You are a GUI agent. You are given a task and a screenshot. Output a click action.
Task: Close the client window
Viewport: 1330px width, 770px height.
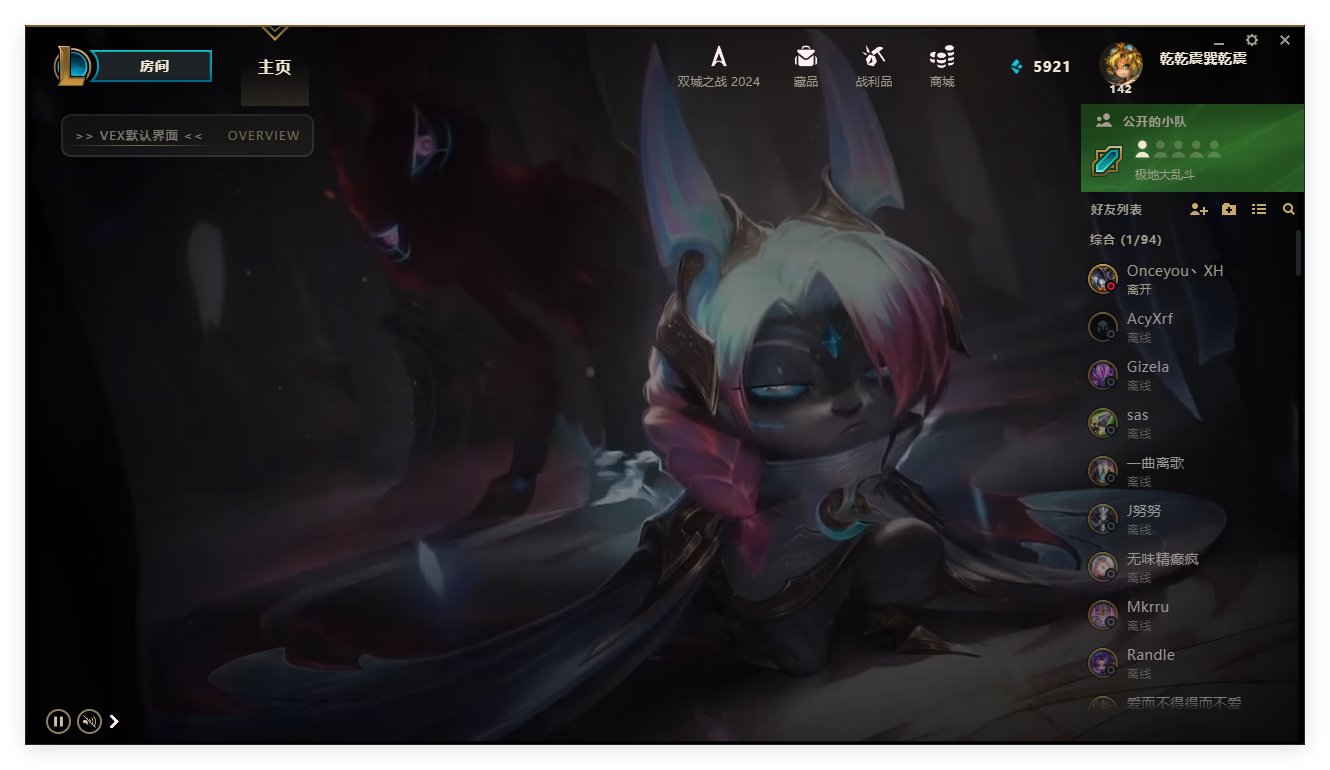click(1285, 40)
